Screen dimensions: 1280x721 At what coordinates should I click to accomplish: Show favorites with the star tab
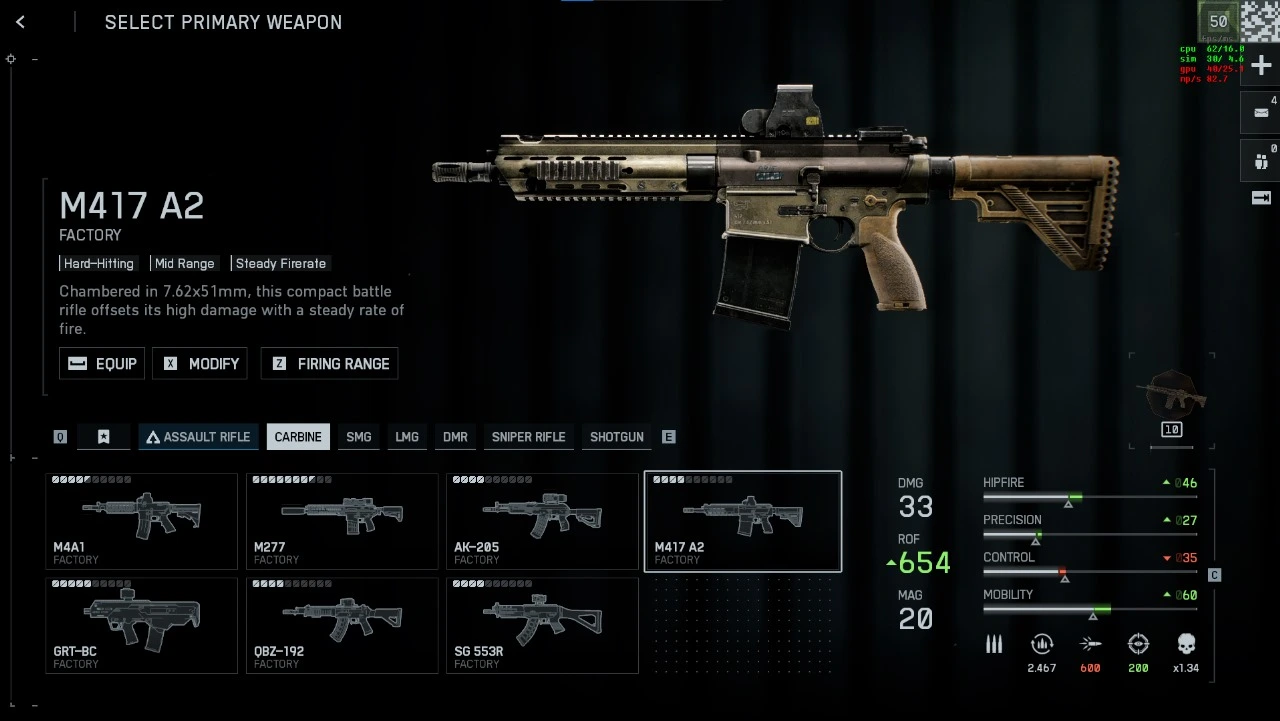(x=104, y=437)
